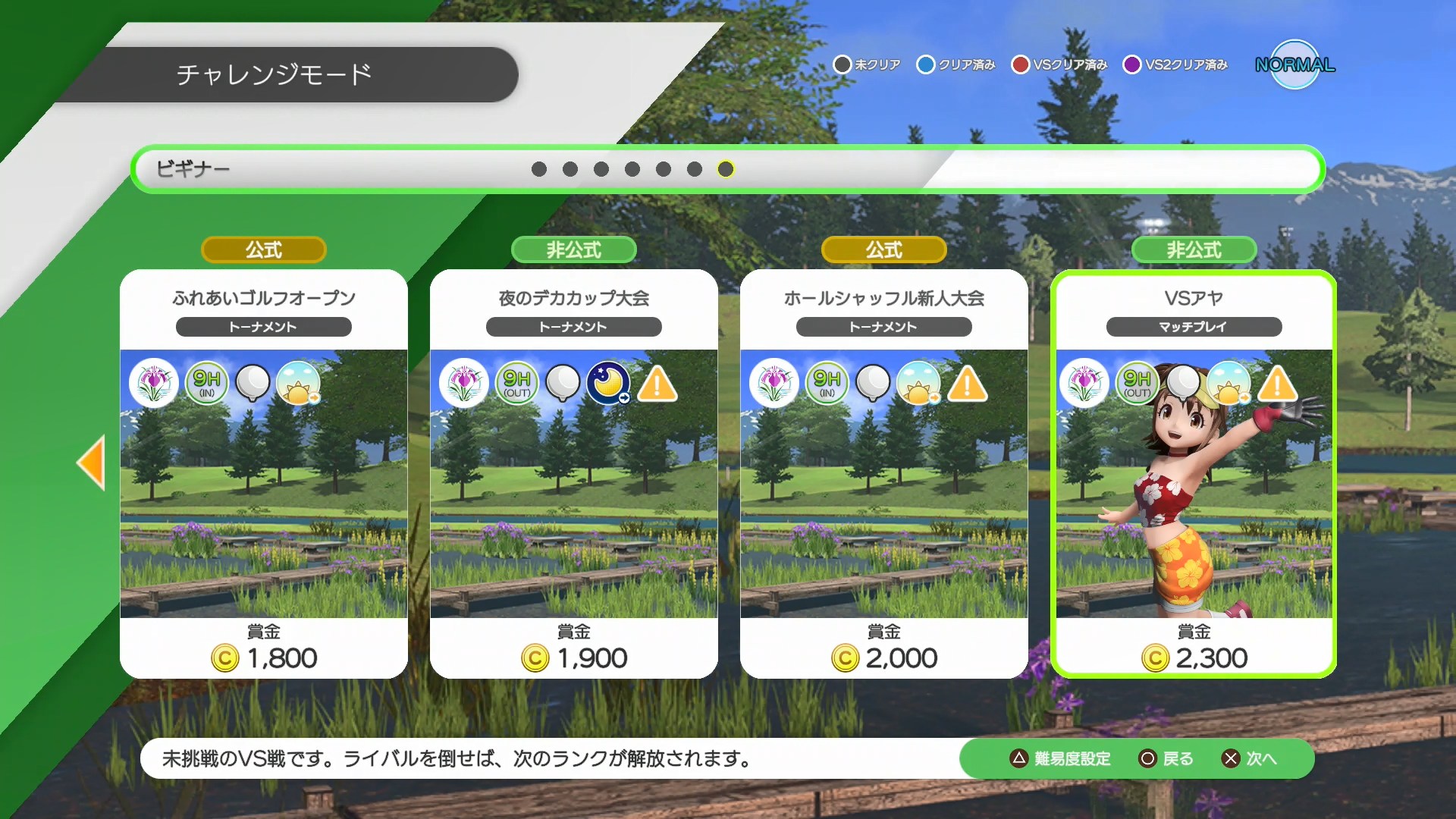This screenshot has width=1456, height=819.
Task: Select the purple VS2クリア済み status indicator
Action: (1133, 64)
